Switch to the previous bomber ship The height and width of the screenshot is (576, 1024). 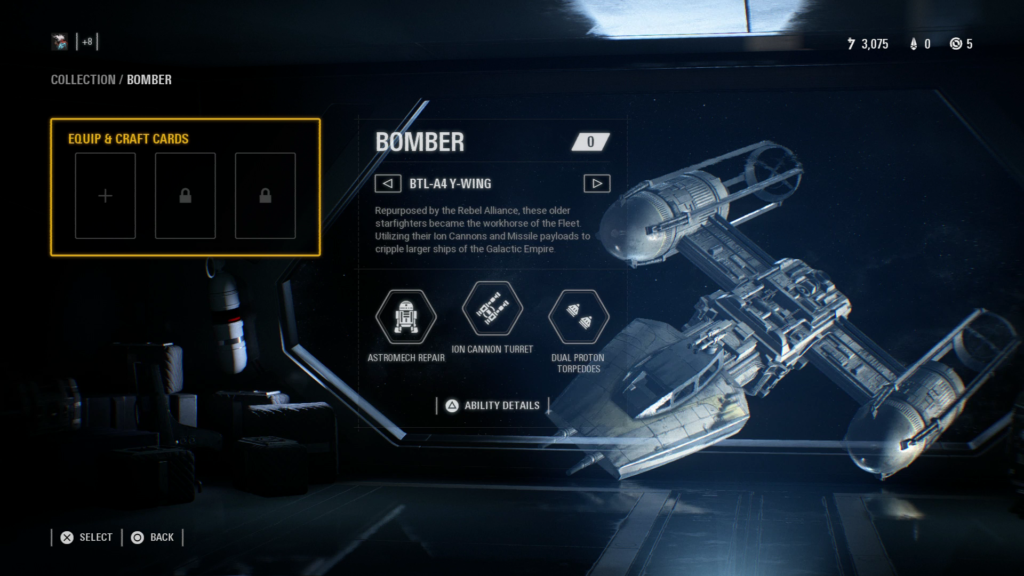[x=386, y=183]
